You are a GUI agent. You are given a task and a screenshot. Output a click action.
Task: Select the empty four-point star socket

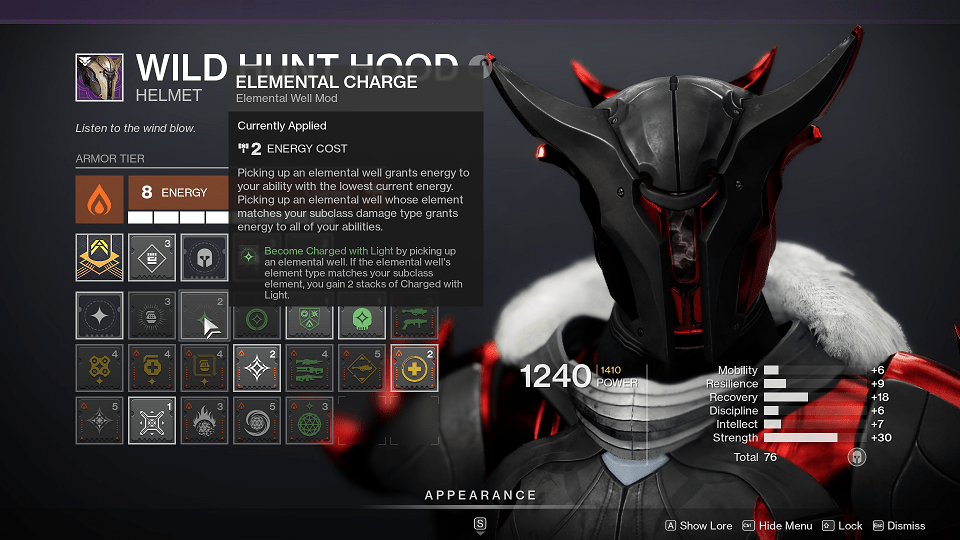point(100,316)
